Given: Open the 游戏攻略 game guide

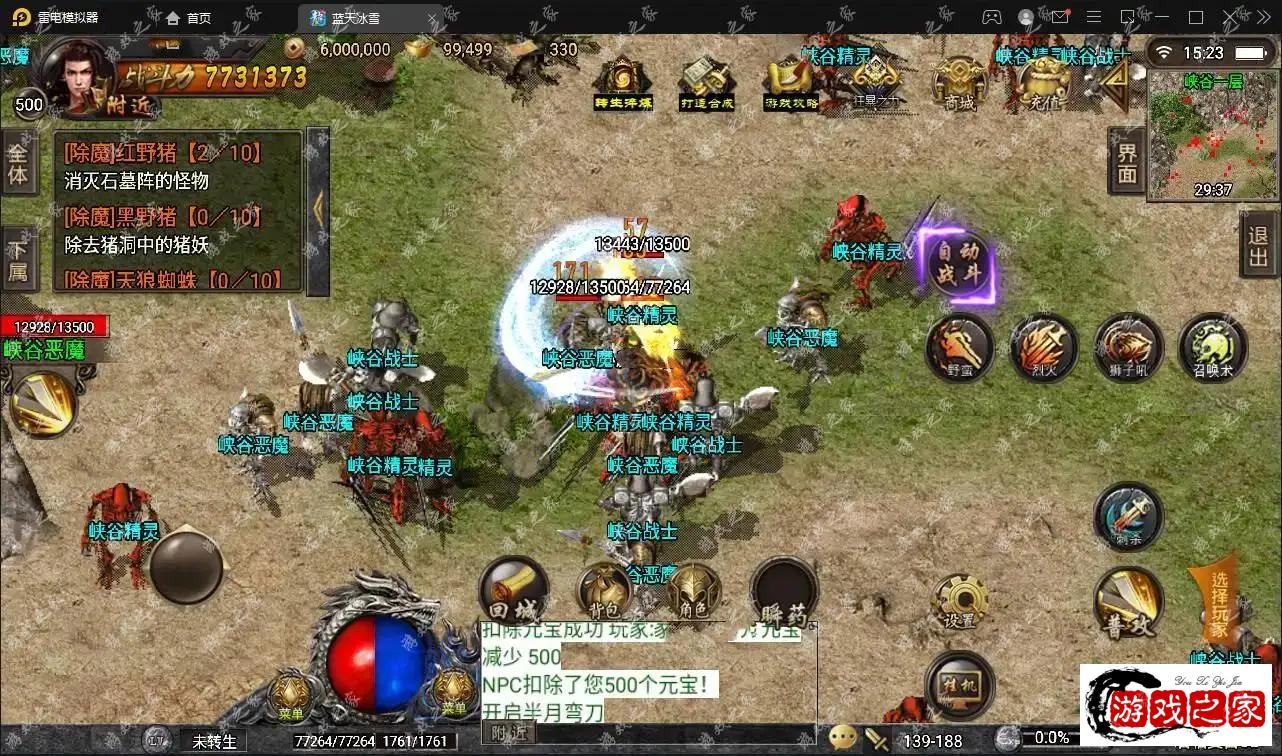Looking at the screenshot, I should coord(791,80).
